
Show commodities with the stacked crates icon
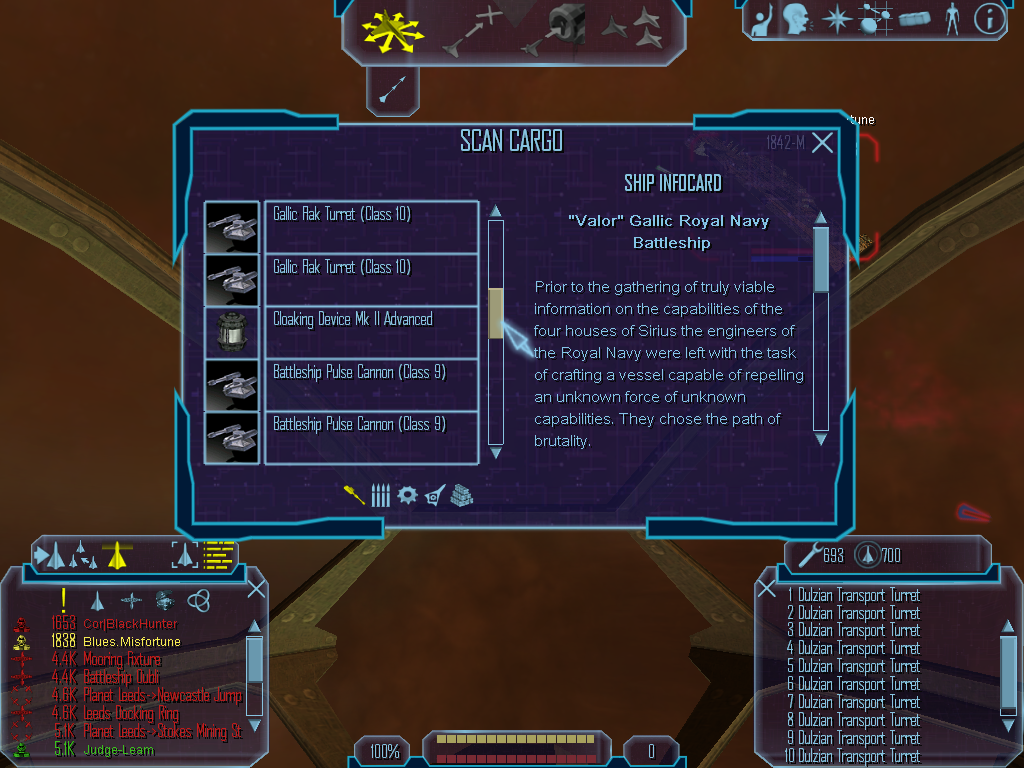tap(461, 495)
